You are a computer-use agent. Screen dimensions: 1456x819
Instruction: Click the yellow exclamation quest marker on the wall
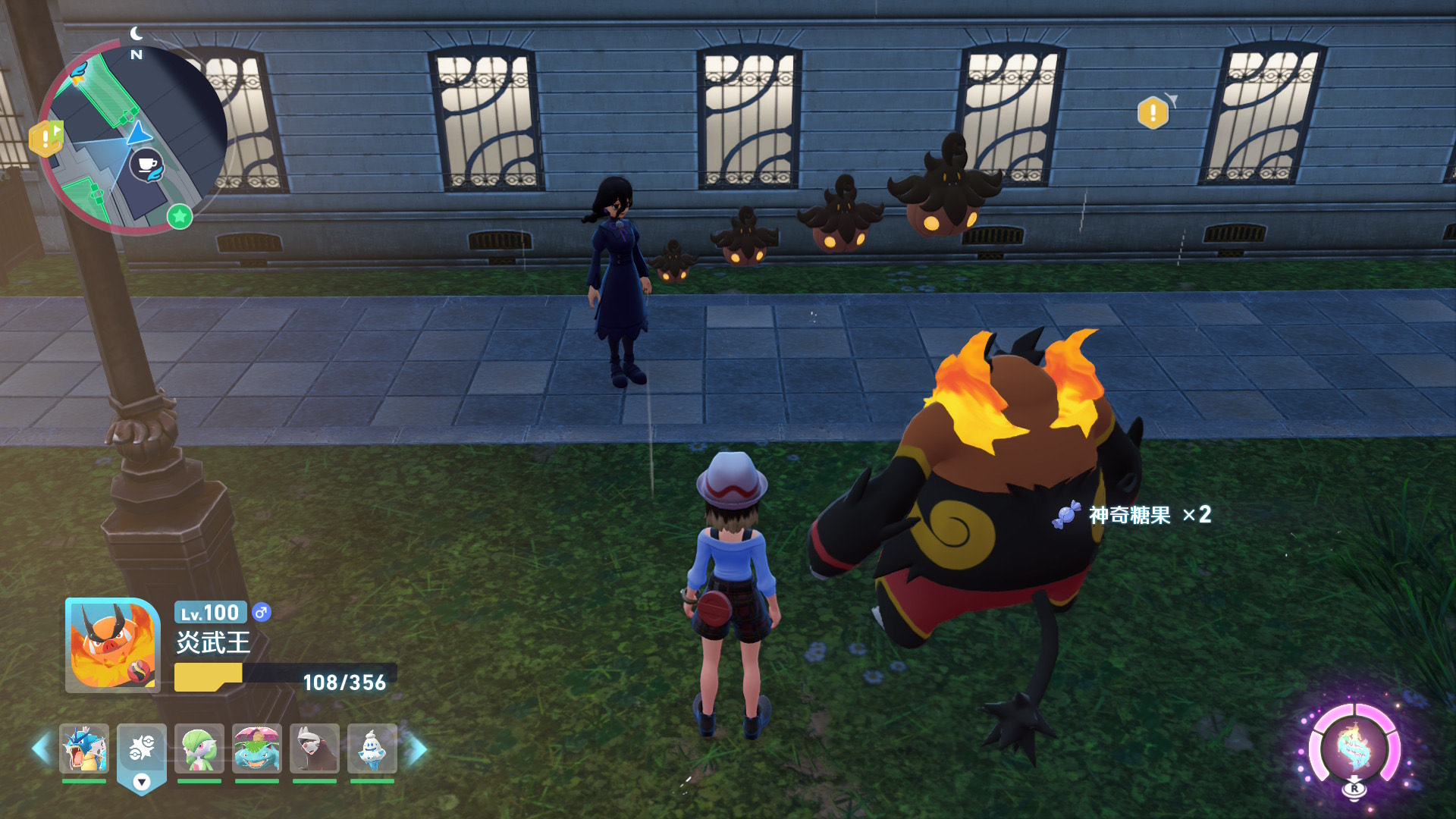point(1153,113)
